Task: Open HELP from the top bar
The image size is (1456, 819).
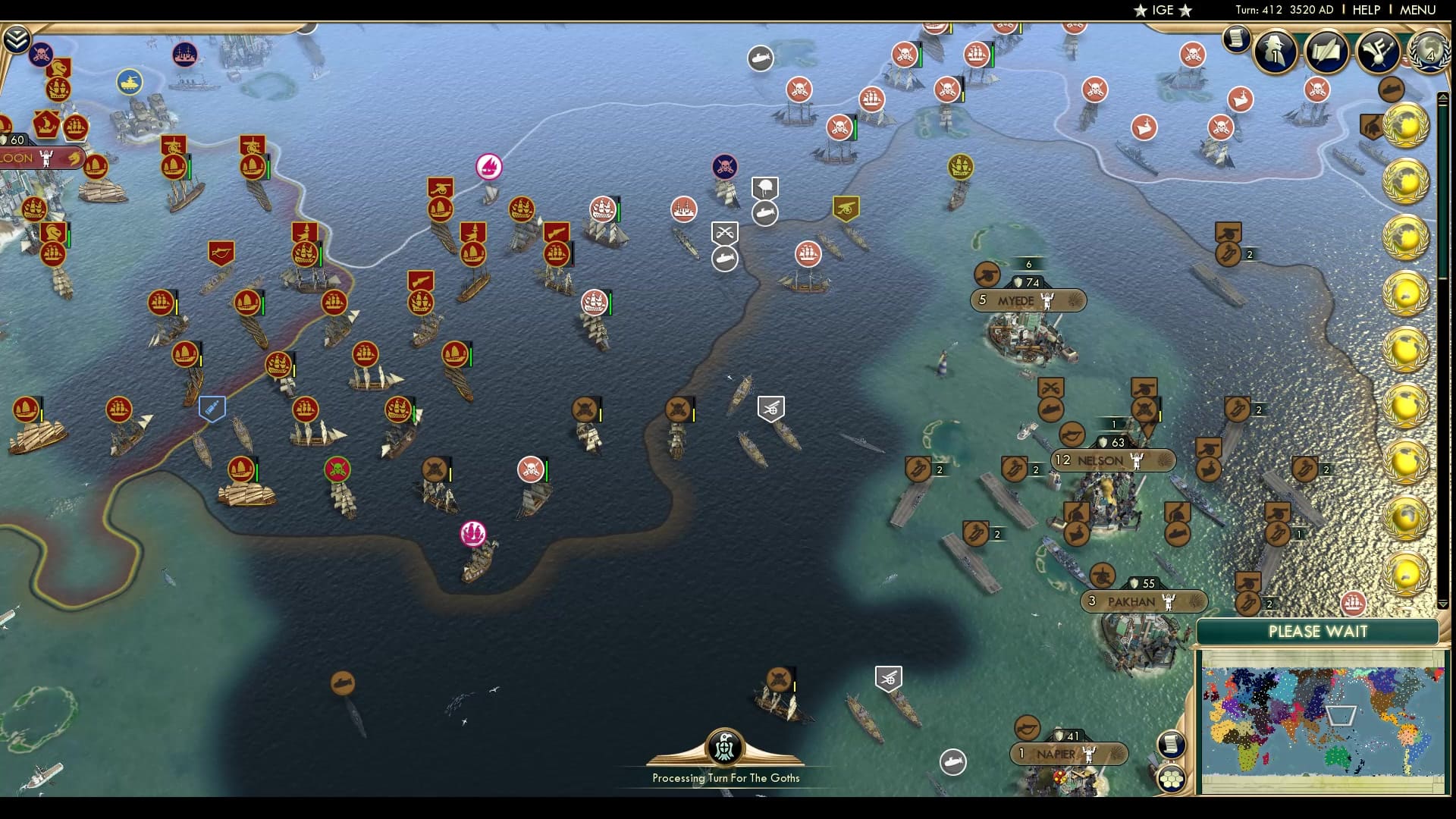Action: (1365, 11)
